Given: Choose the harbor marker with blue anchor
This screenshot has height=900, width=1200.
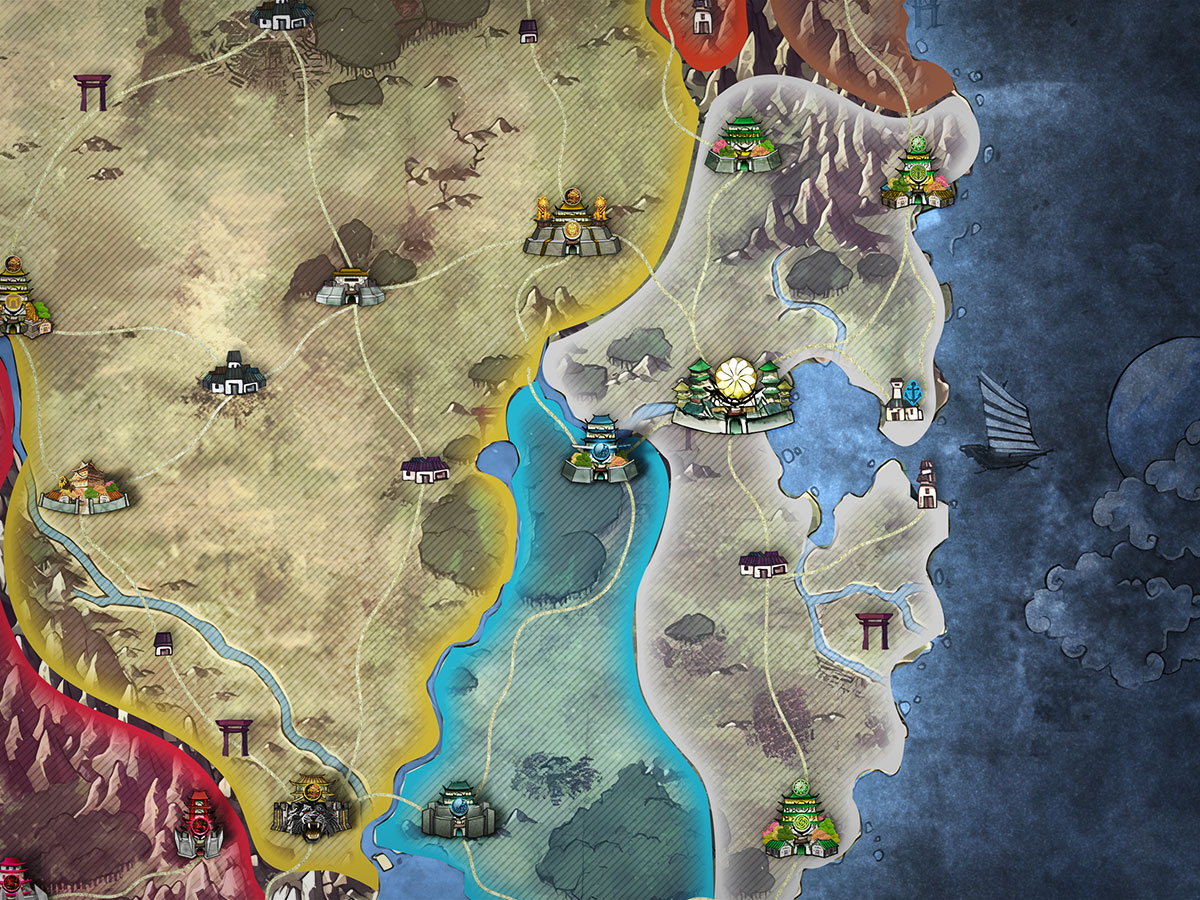Looking at the screenshot, I should tap(903, 398).
